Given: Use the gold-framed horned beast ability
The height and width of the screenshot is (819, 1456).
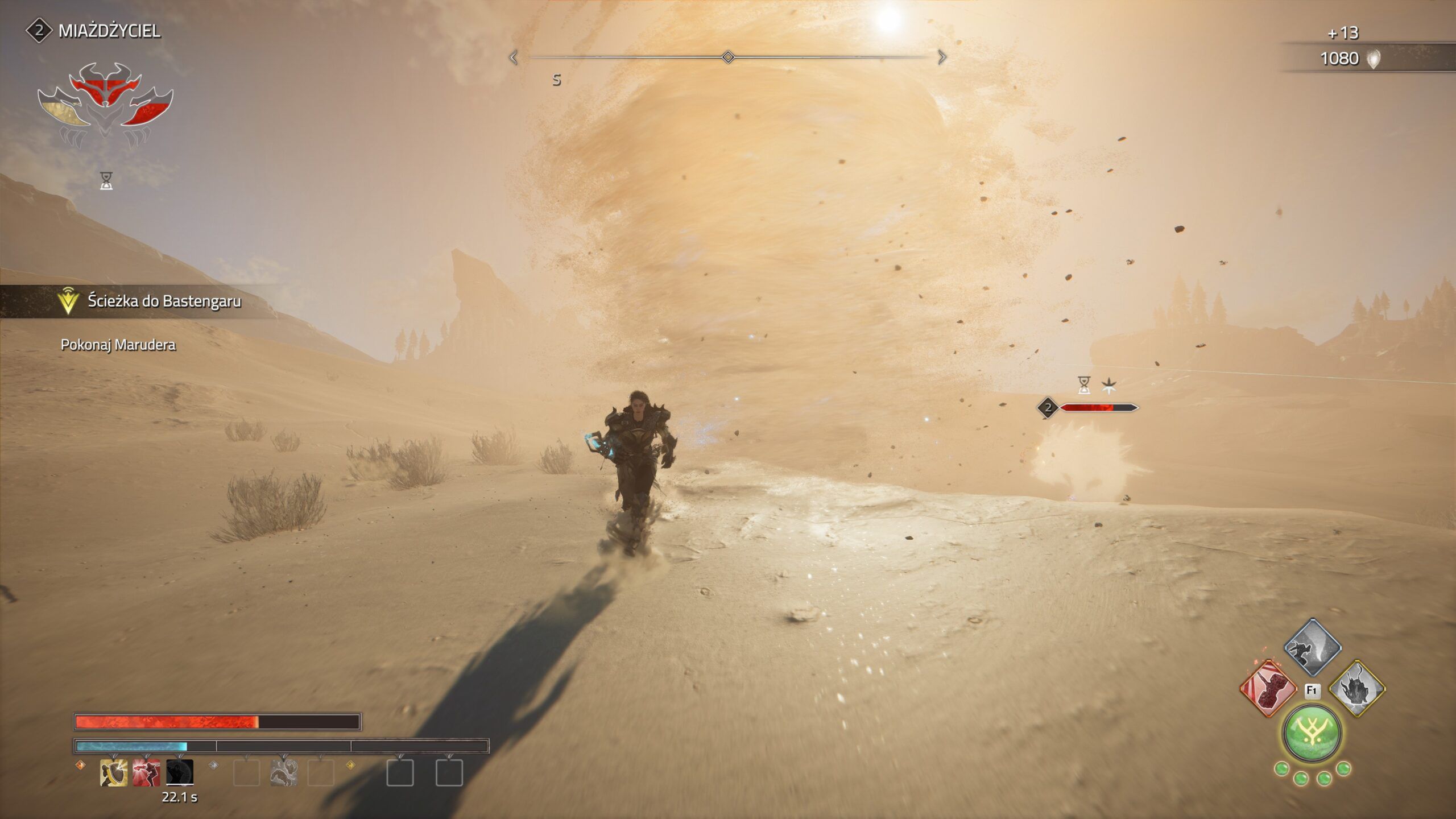Looking at the screenshot, I should coord(1357,689).
